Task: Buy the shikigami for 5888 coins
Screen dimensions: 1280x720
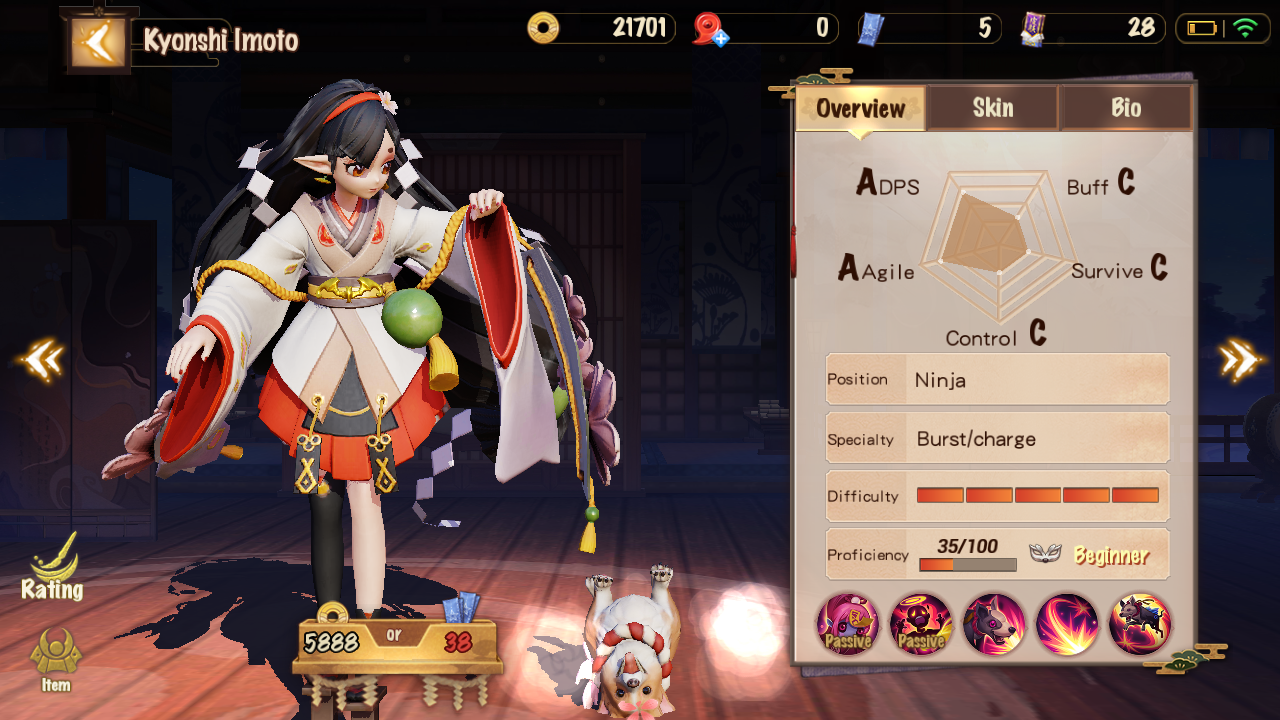Action: point(331,641)
